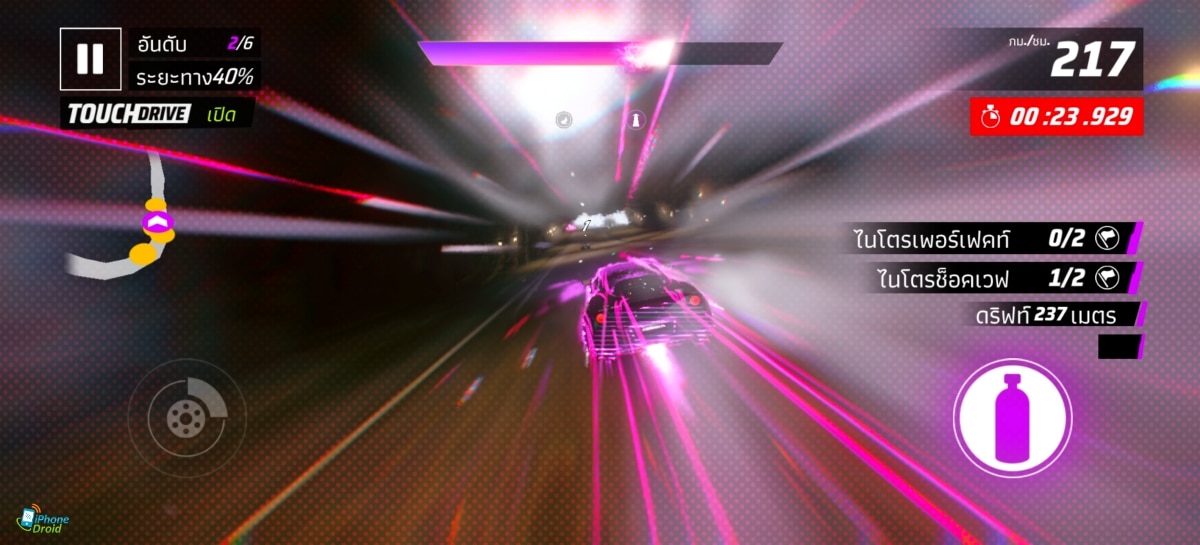Activate the nitro bottle boost

(x=1012, y=418)
